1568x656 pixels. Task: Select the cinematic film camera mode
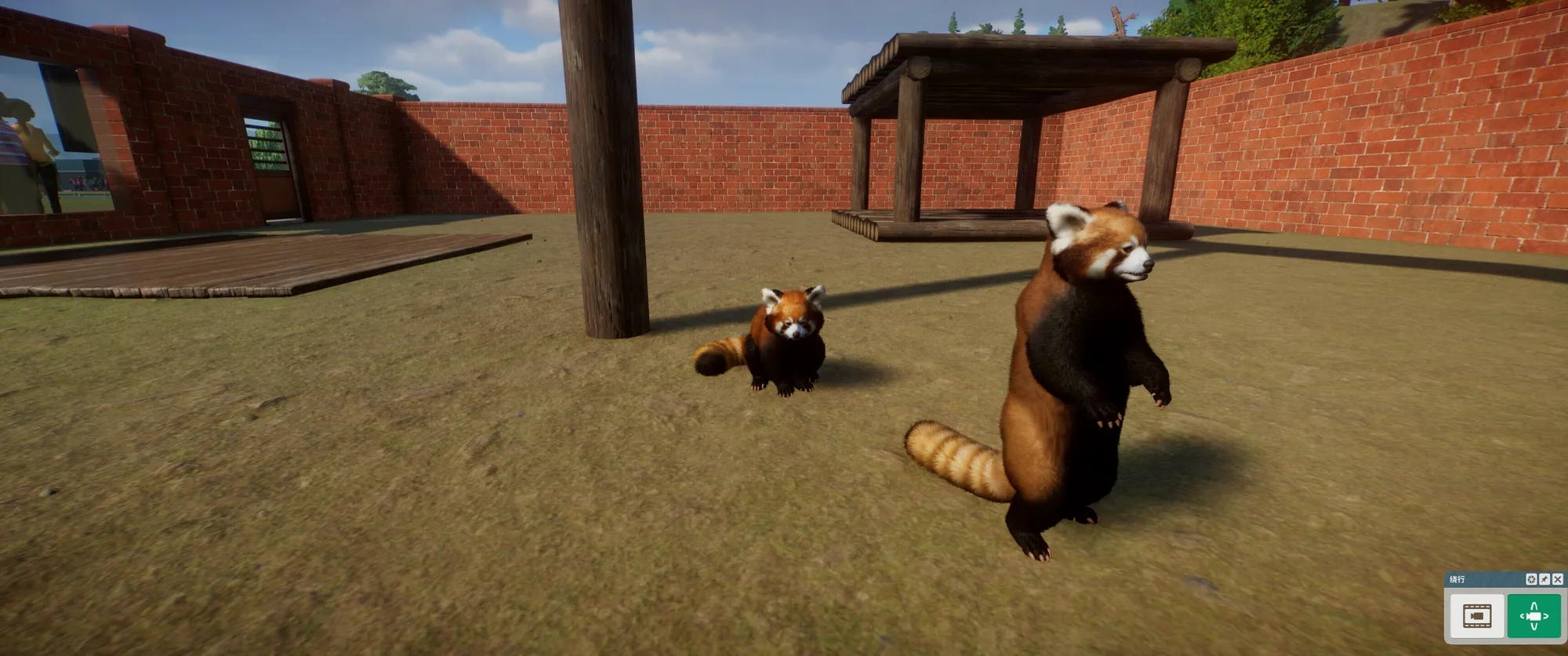pos(1477,616)
